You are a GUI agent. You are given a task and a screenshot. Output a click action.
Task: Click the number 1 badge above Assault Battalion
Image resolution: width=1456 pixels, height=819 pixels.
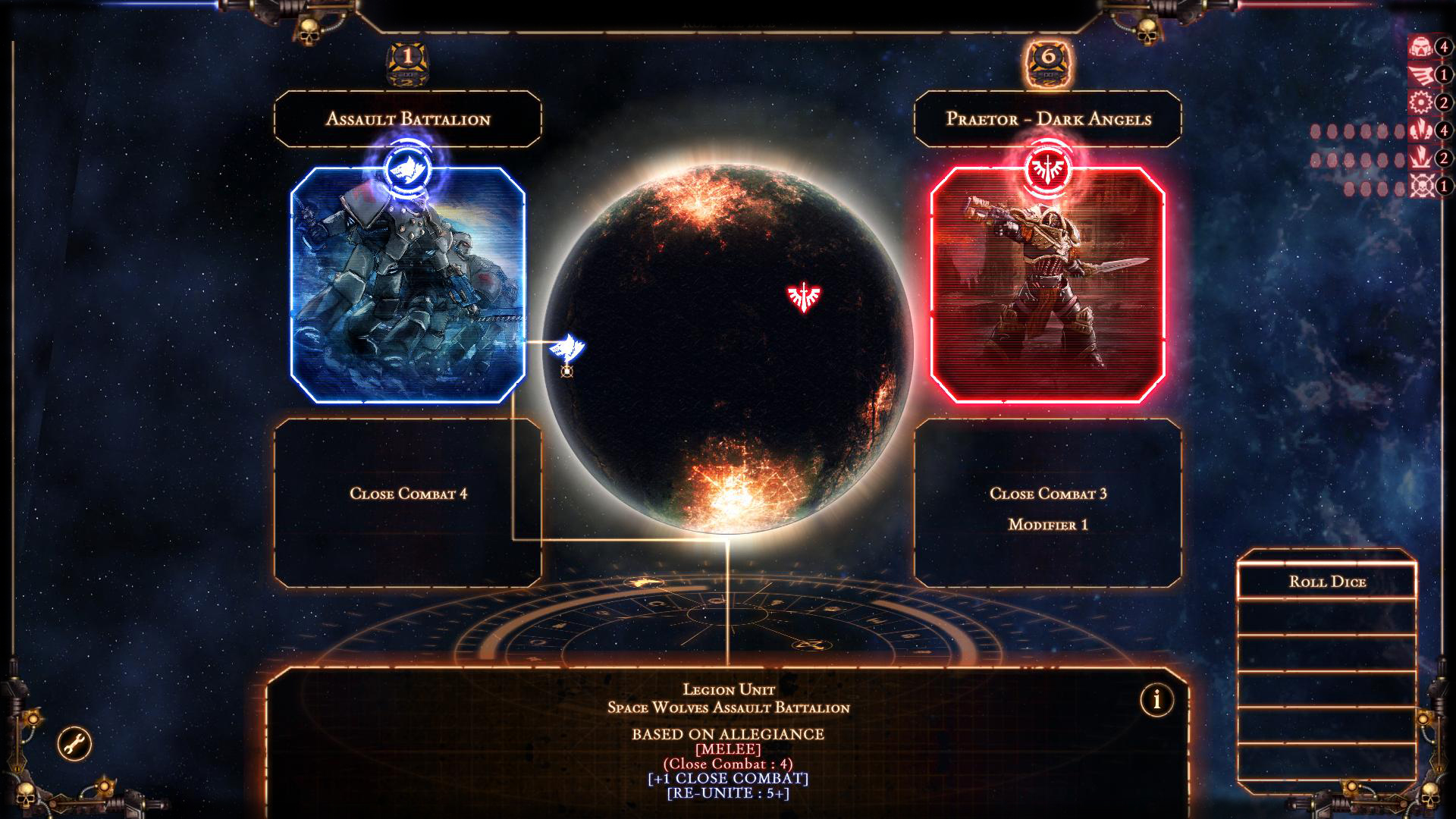407,55
